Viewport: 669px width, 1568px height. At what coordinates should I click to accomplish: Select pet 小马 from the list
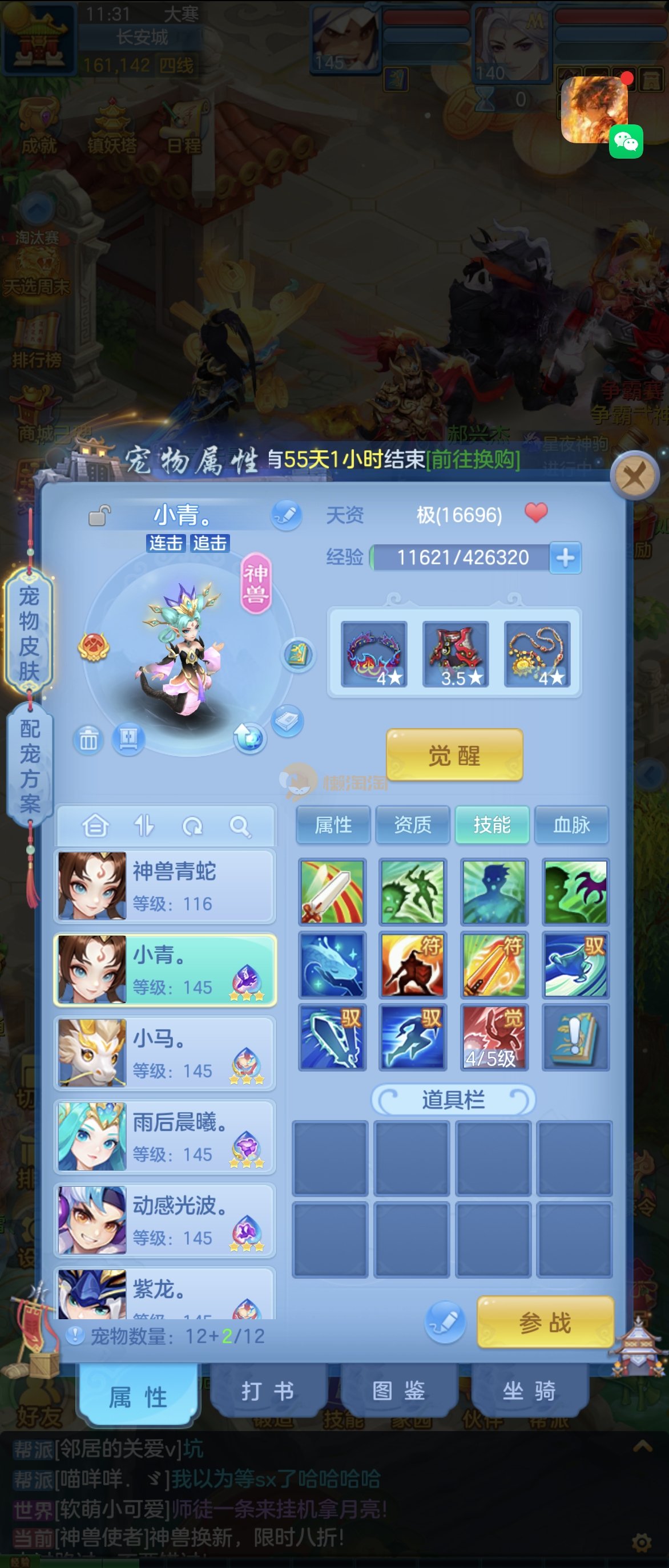[x=165, y=1053]
